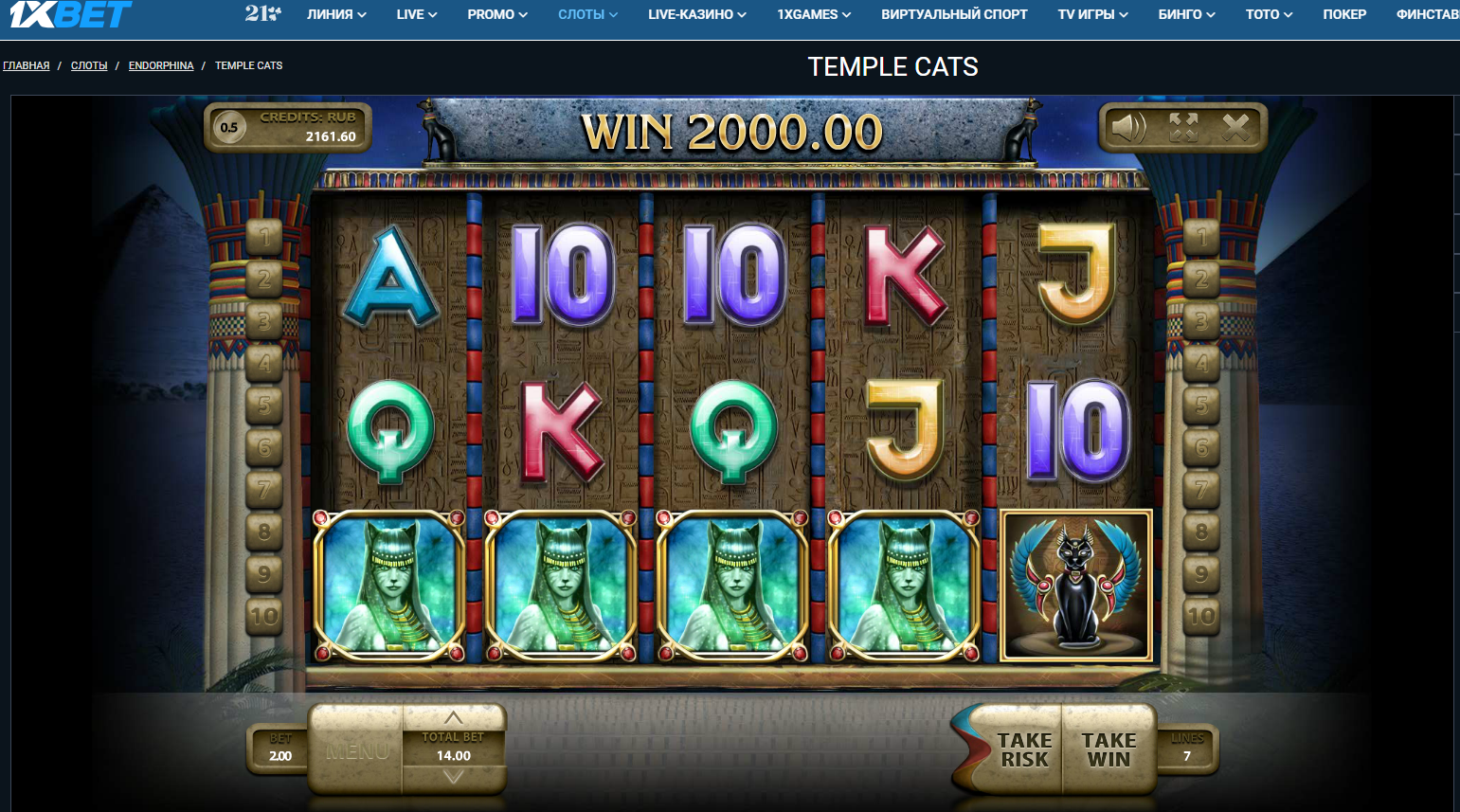Expand the 1XGAMES menu chevron
The height and width of the screenshot is (812, 1460).
coord(848,14)
